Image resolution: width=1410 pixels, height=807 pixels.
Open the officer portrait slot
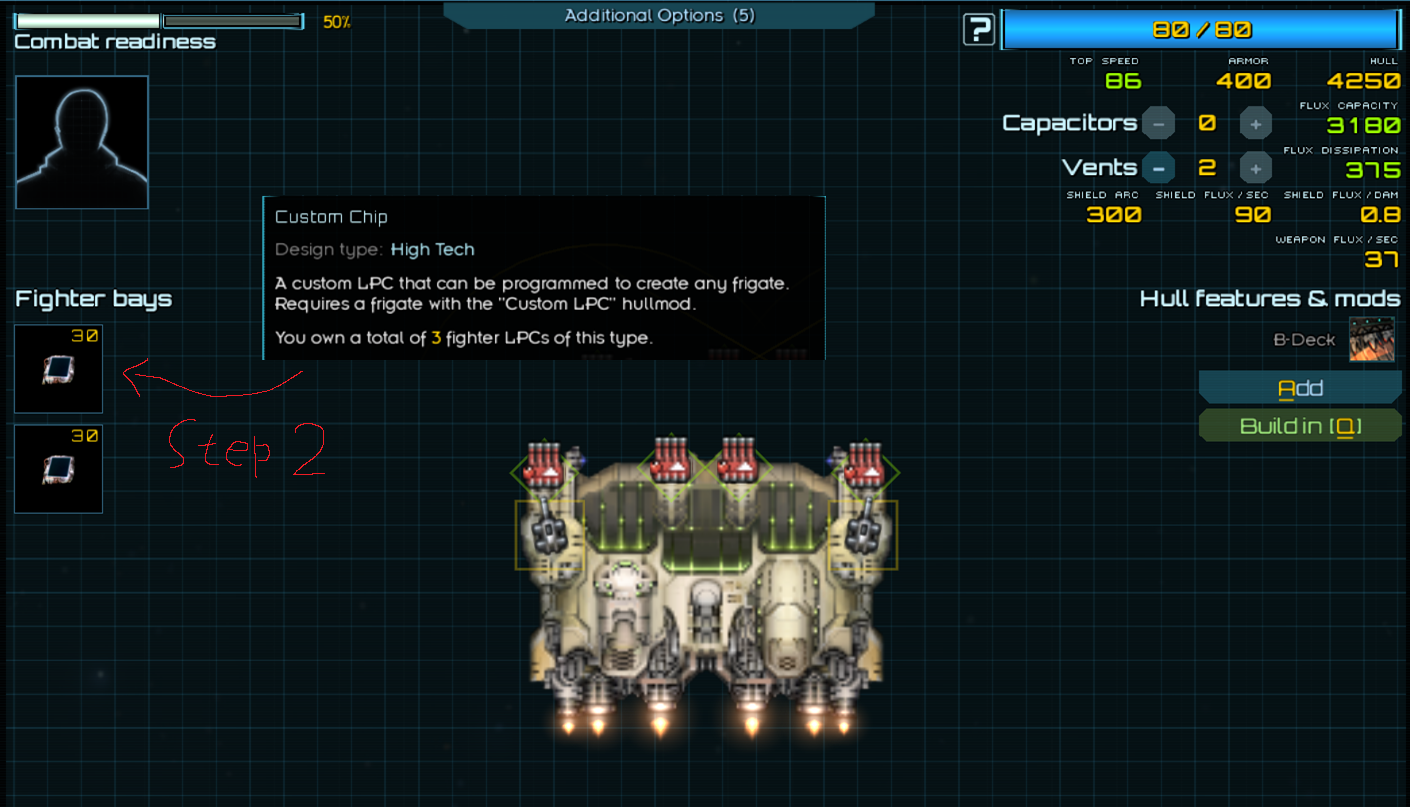pyautogui.click(x=82, y=142)
